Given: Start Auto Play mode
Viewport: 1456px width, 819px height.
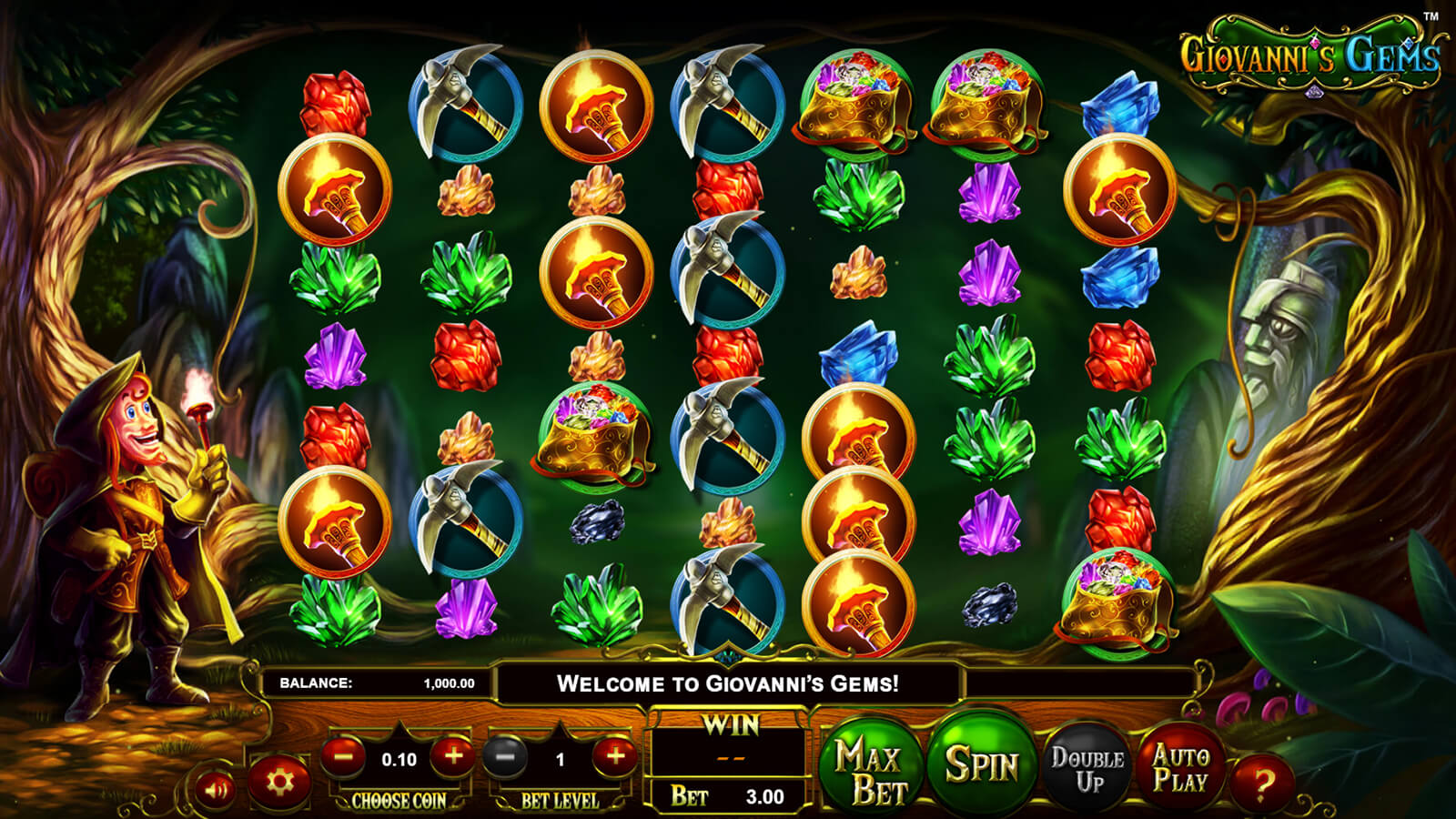Looking at the screenshot, I should pos(1180,767).
